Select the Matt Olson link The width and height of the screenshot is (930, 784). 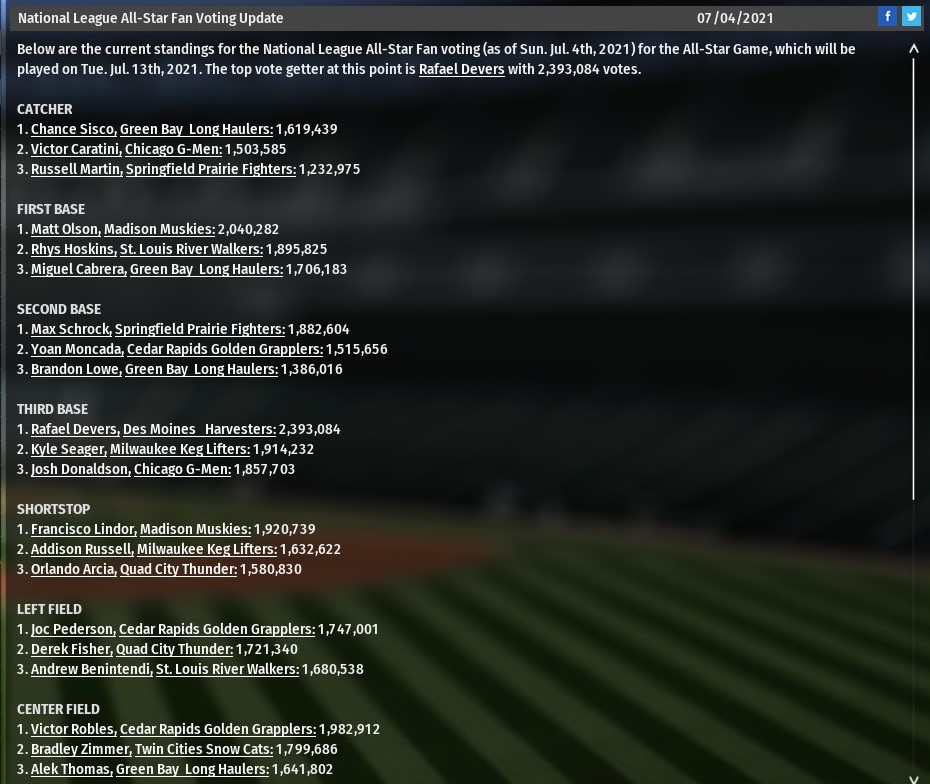coord(64,229)
